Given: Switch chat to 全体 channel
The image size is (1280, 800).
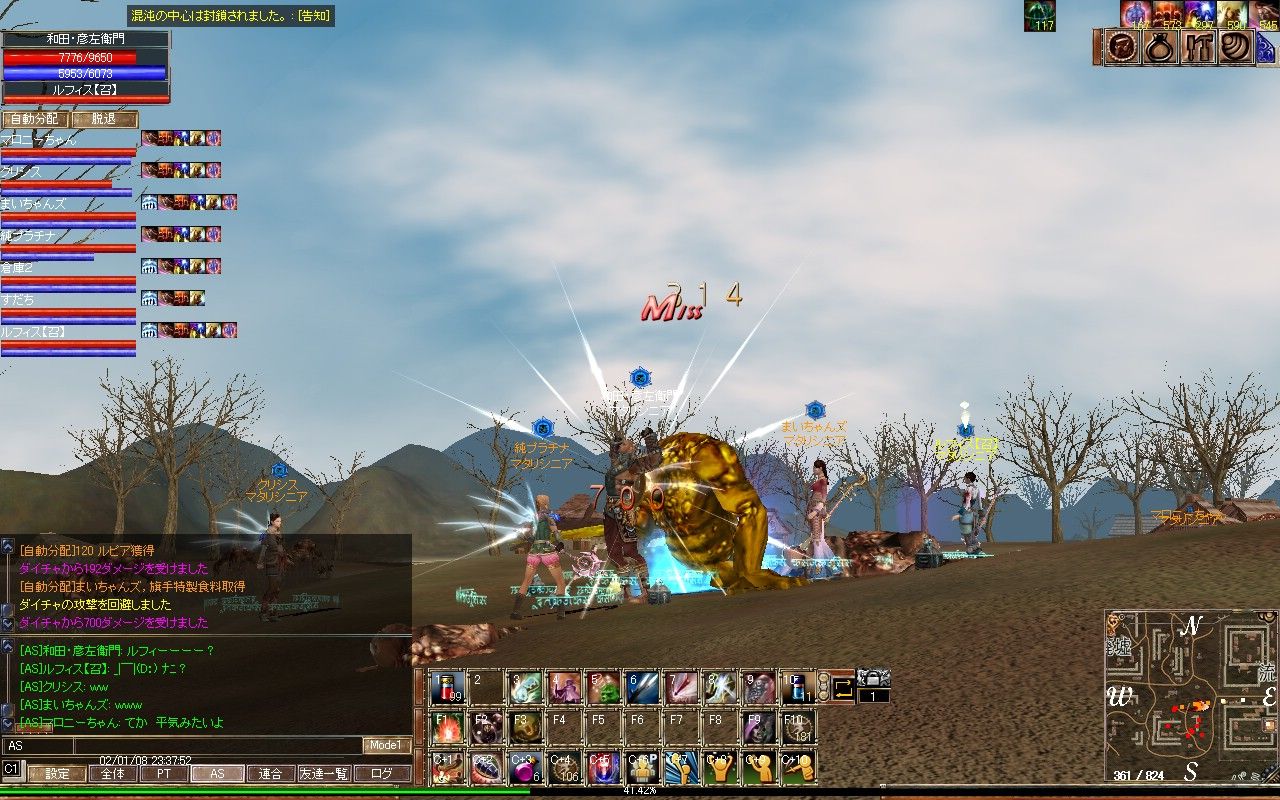Looking at the screenshot, I should pyautogui.click(x=113, y=773).
